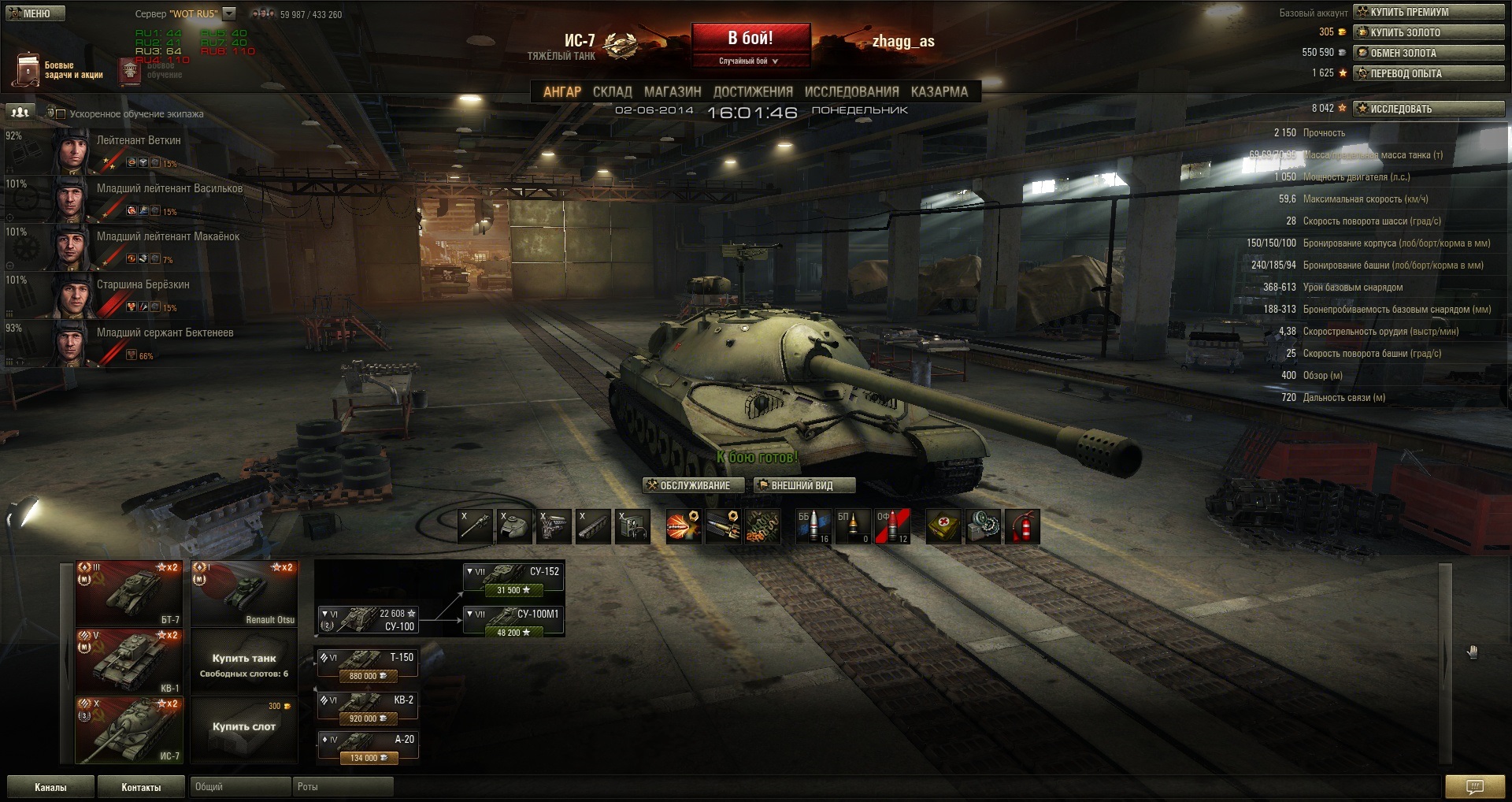
Task: Select the БТ-7 tank thumbnail
Action: [129, 593]
